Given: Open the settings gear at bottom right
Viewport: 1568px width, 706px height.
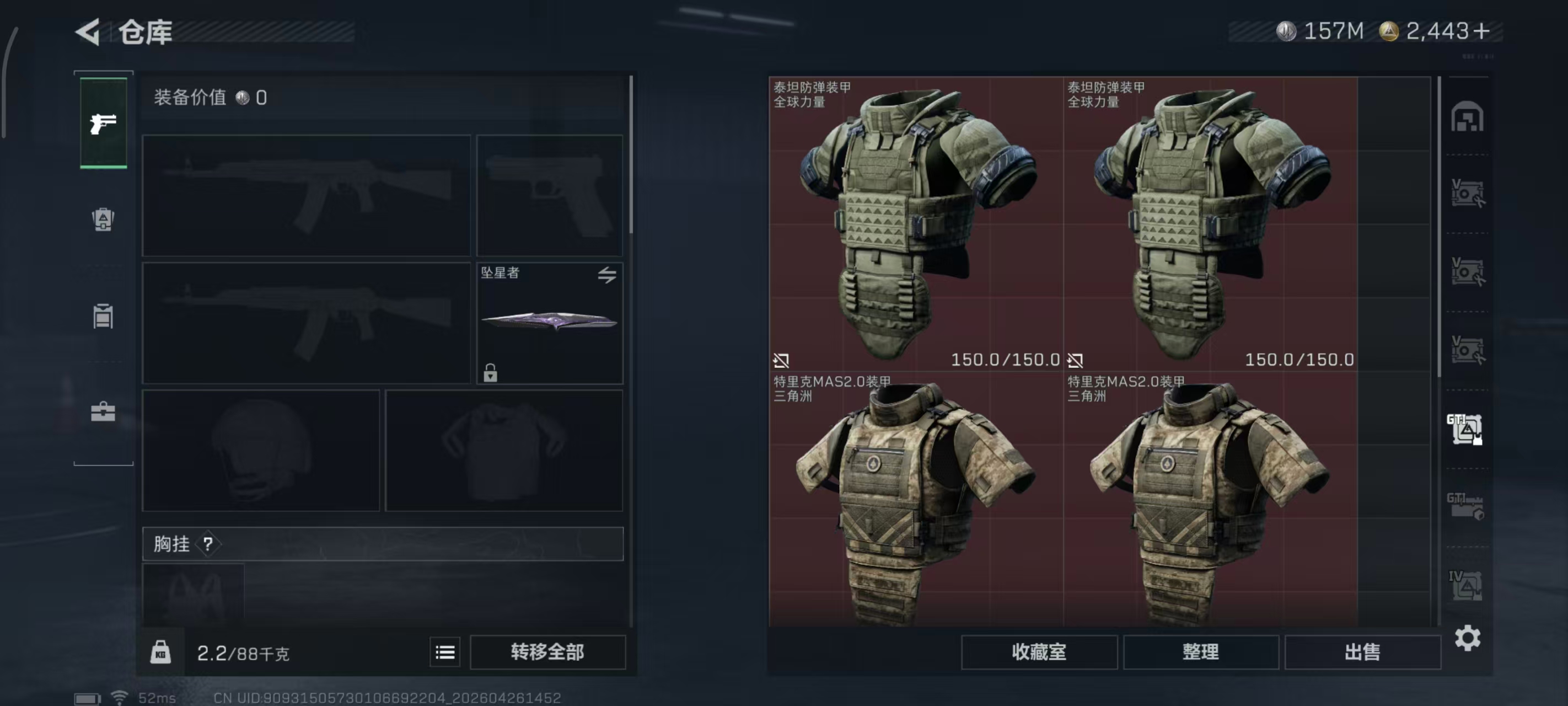Looking at the screenshot, I should click(1468, 639).
